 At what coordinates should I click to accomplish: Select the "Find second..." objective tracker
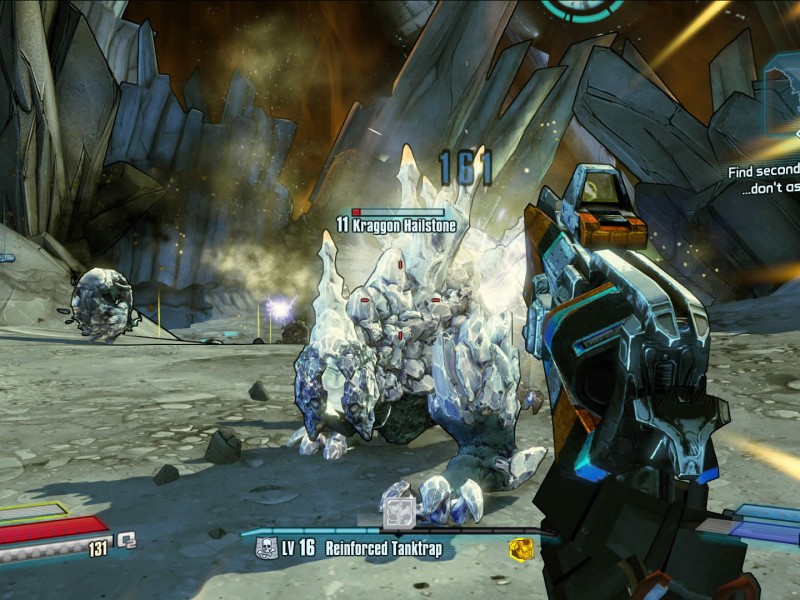click(763, 180)
